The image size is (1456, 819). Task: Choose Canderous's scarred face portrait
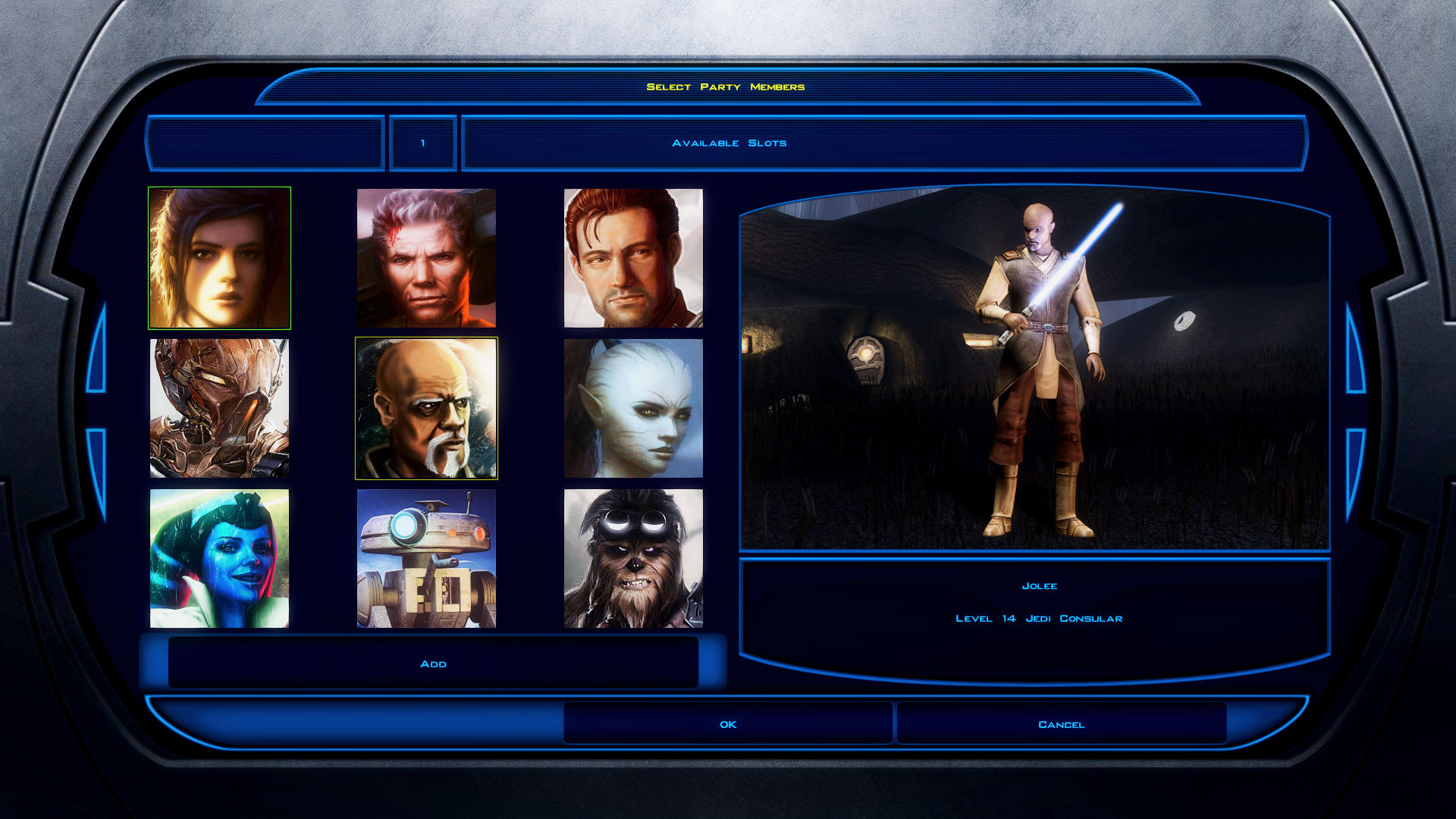pyautogui.click(x=426, y=258)
